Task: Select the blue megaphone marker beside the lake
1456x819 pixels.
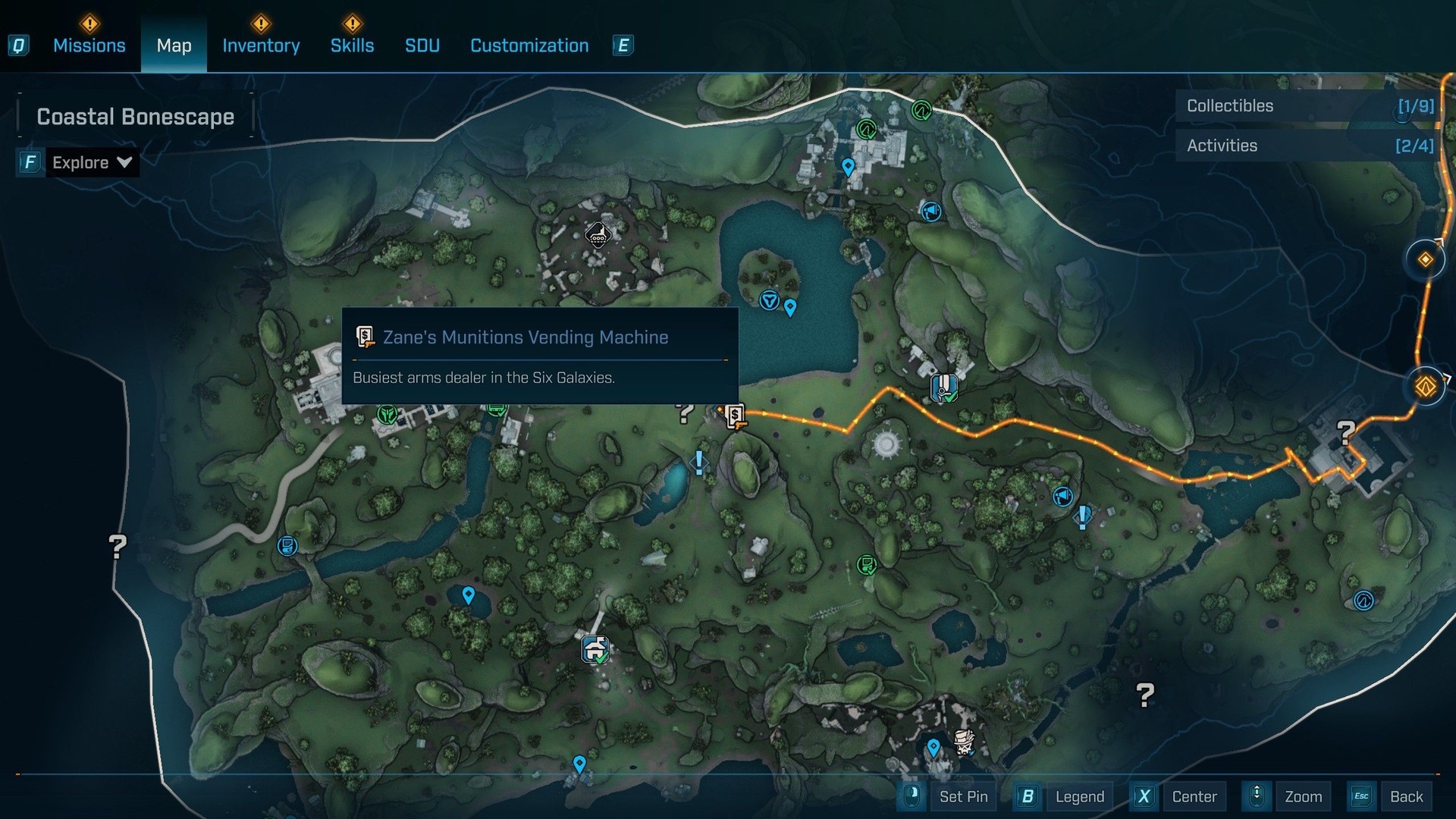Action: click(930, 211)
